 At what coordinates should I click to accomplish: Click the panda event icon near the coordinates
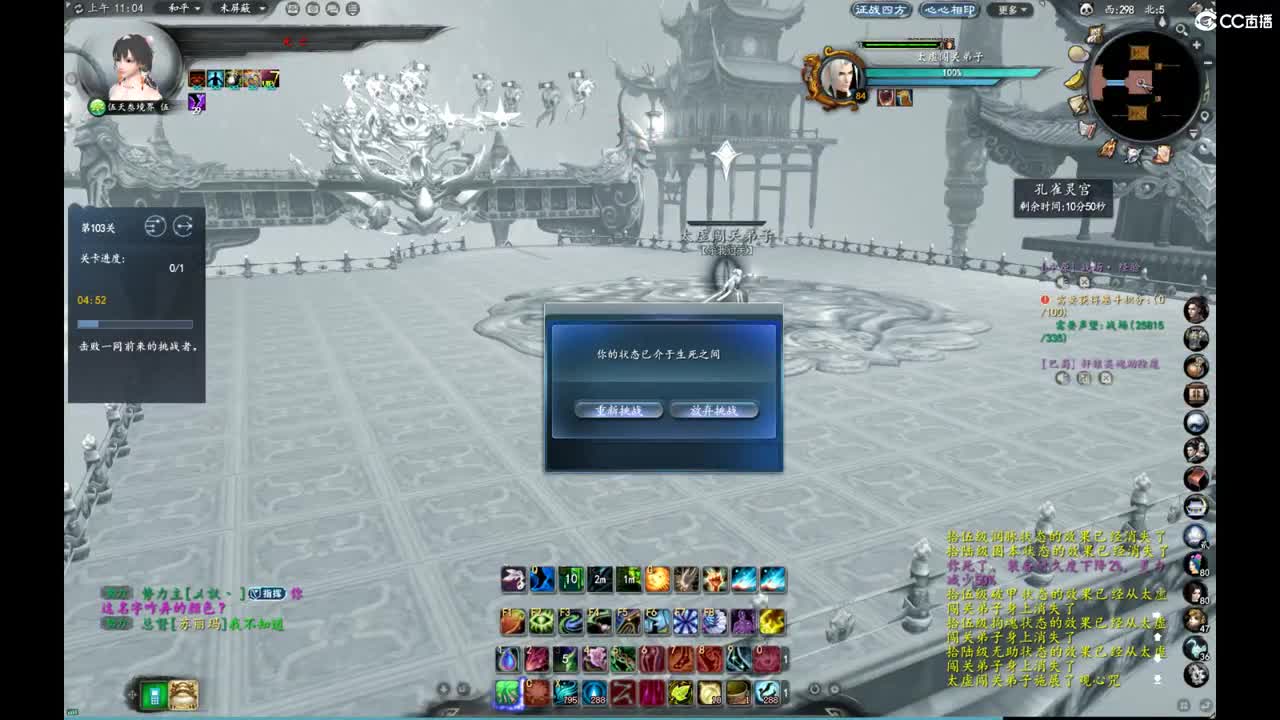(1087, 10)
